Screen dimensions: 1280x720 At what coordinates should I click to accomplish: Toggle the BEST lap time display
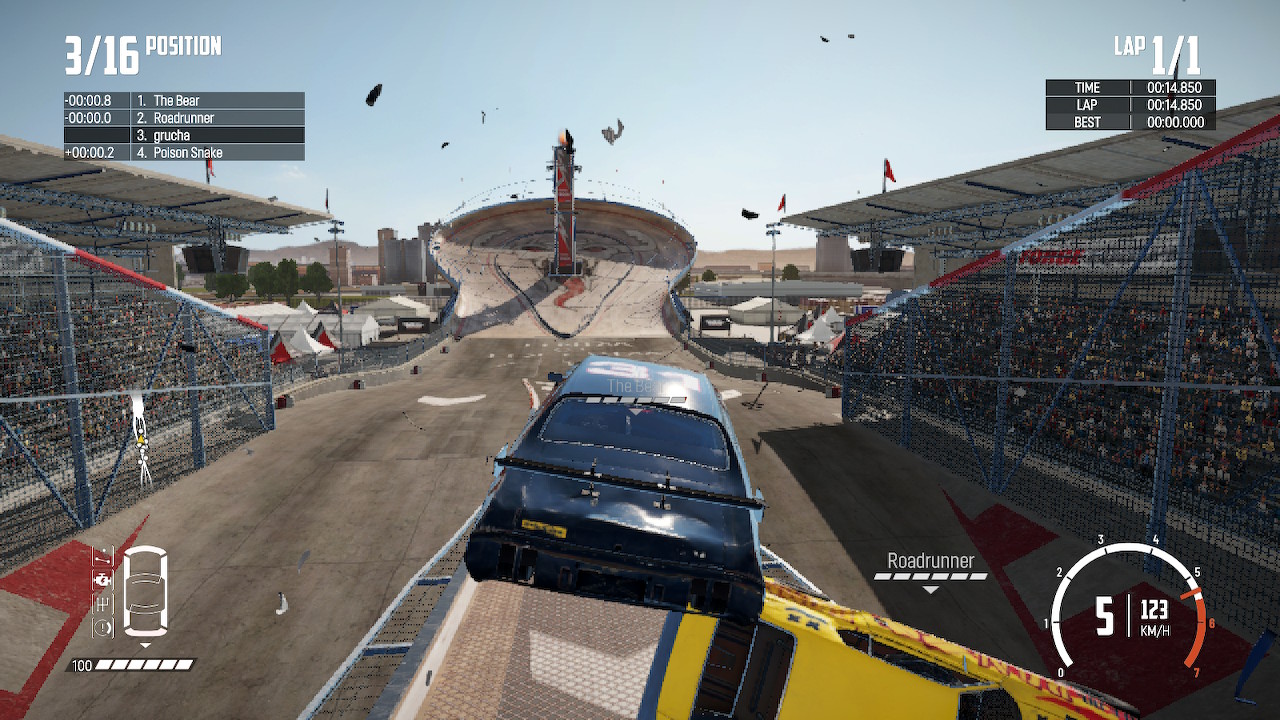point(1130,121)
